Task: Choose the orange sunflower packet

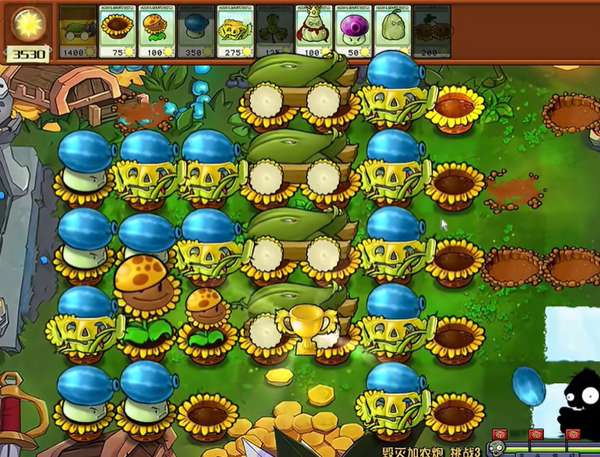Action: [x=155, y=31]
